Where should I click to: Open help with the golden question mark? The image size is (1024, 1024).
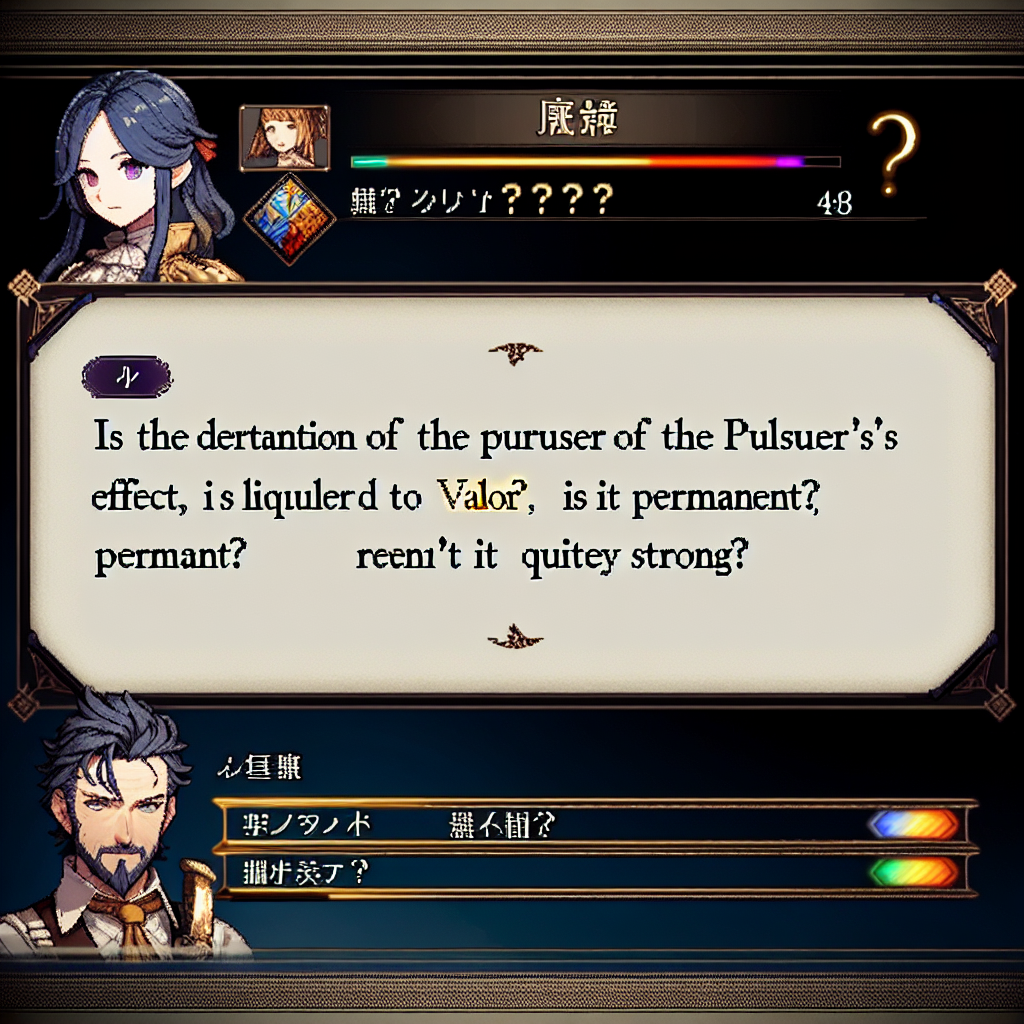(895, 151)
